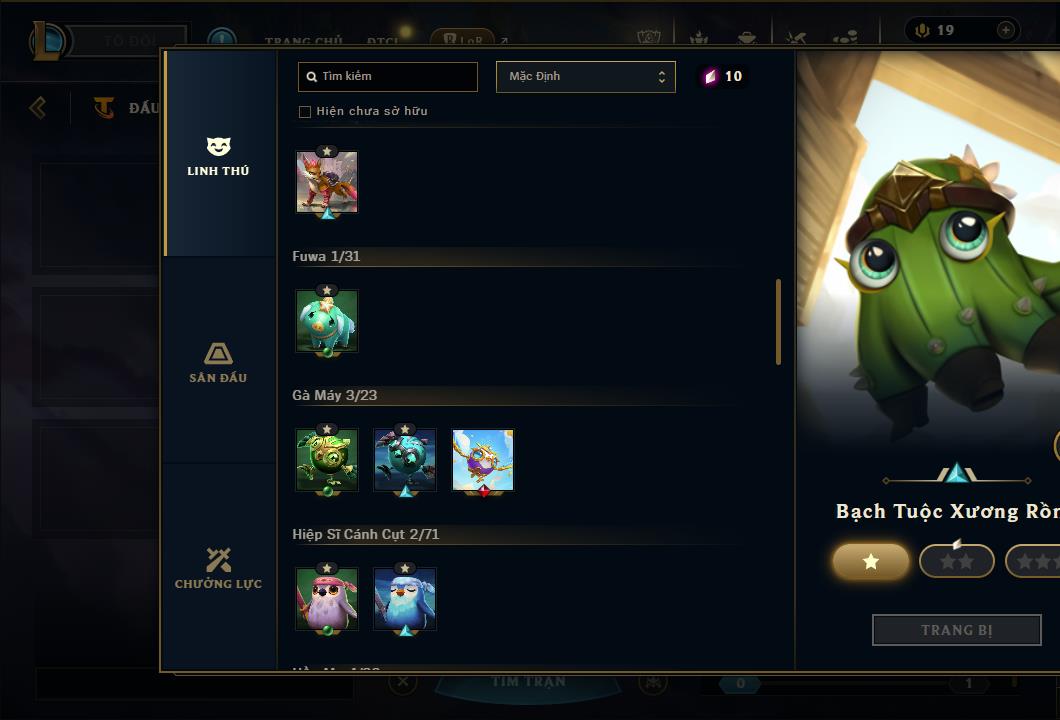This screenshot has width=1060, height=720.
Task: Select the blue hooded penguin legend
Action: click(405, 599)
